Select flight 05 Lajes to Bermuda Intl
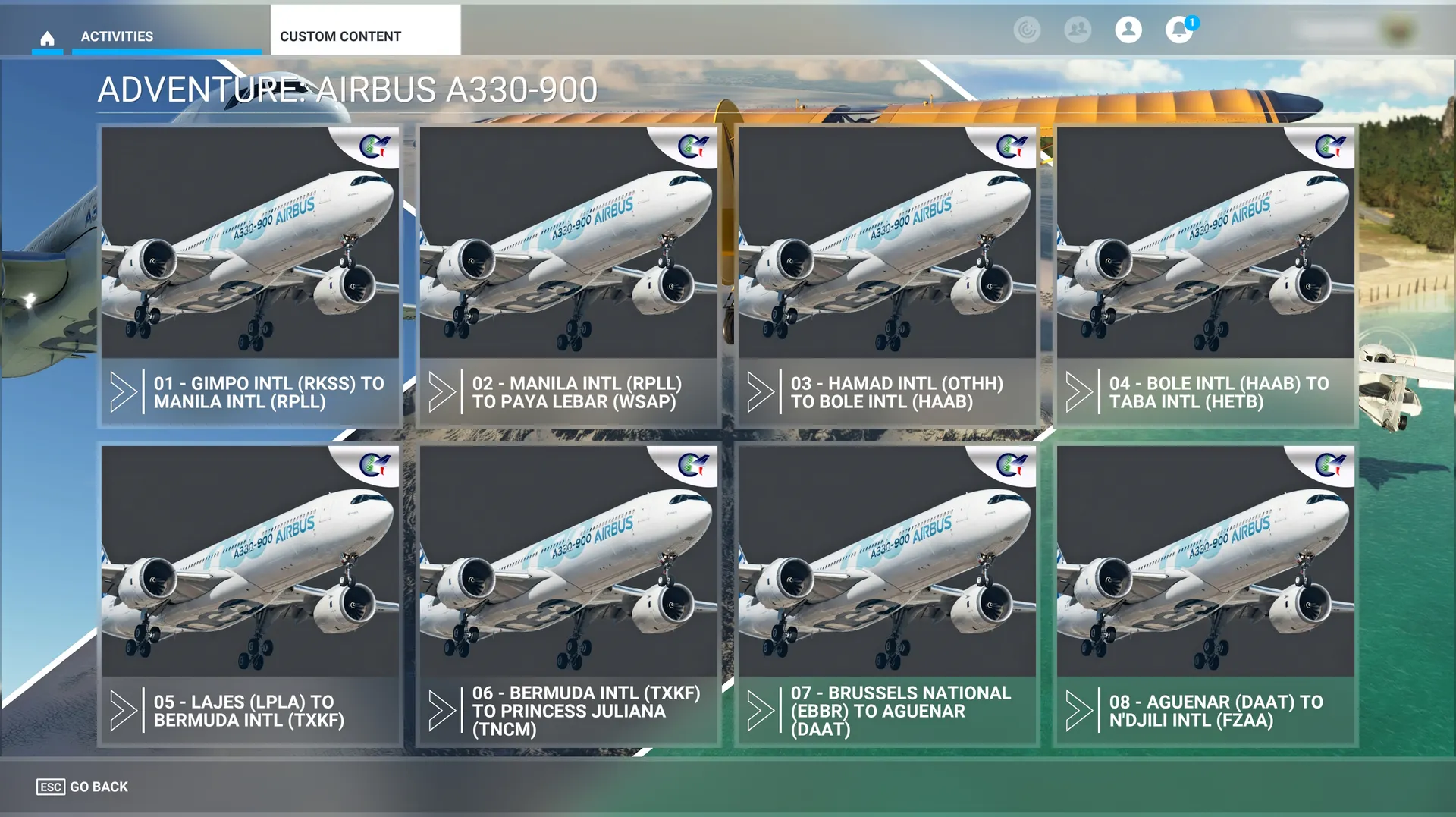 click(x=250, y=595)
